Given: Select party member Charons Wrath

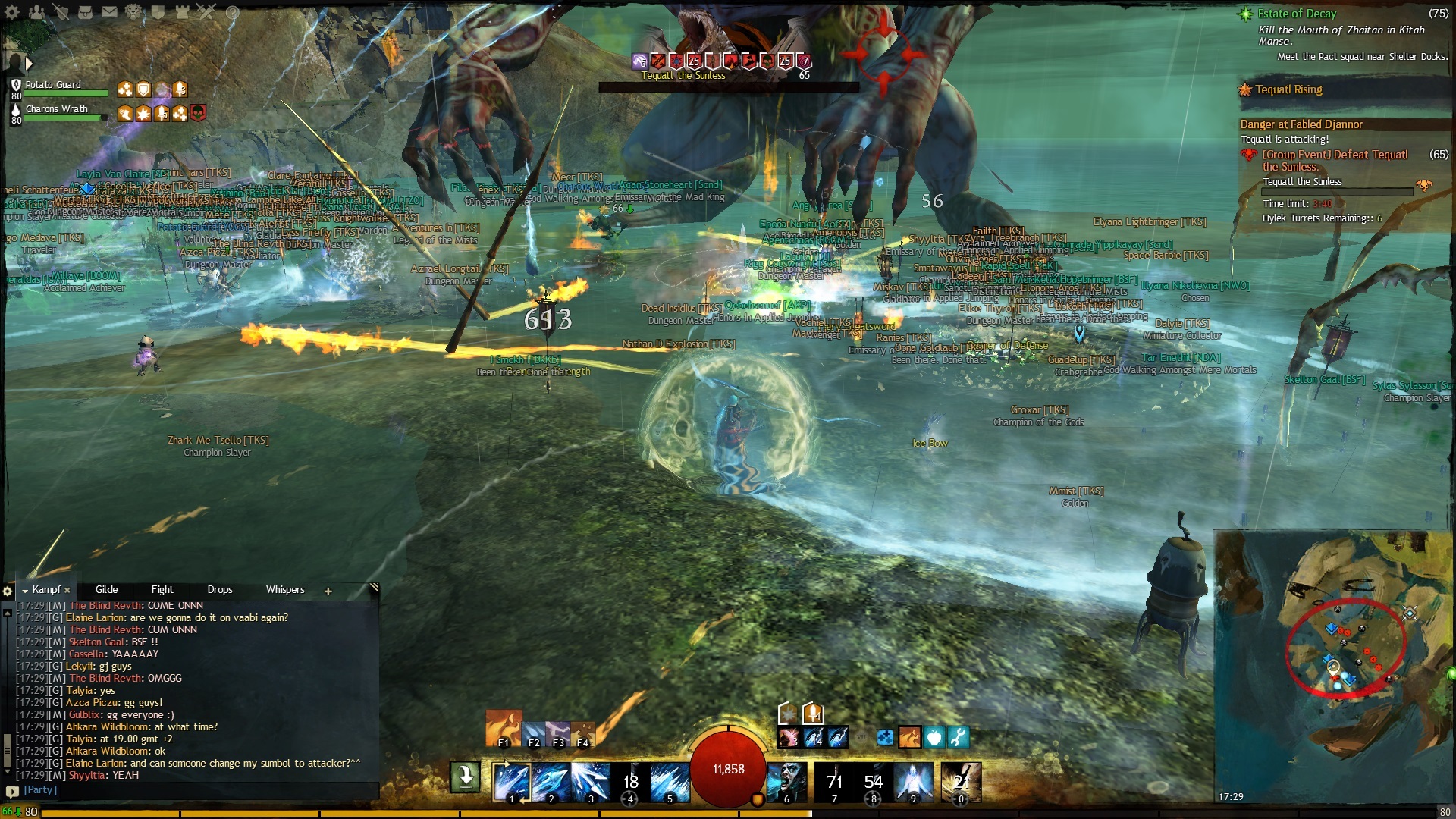Looking at the screenshot, I should 56,109.
